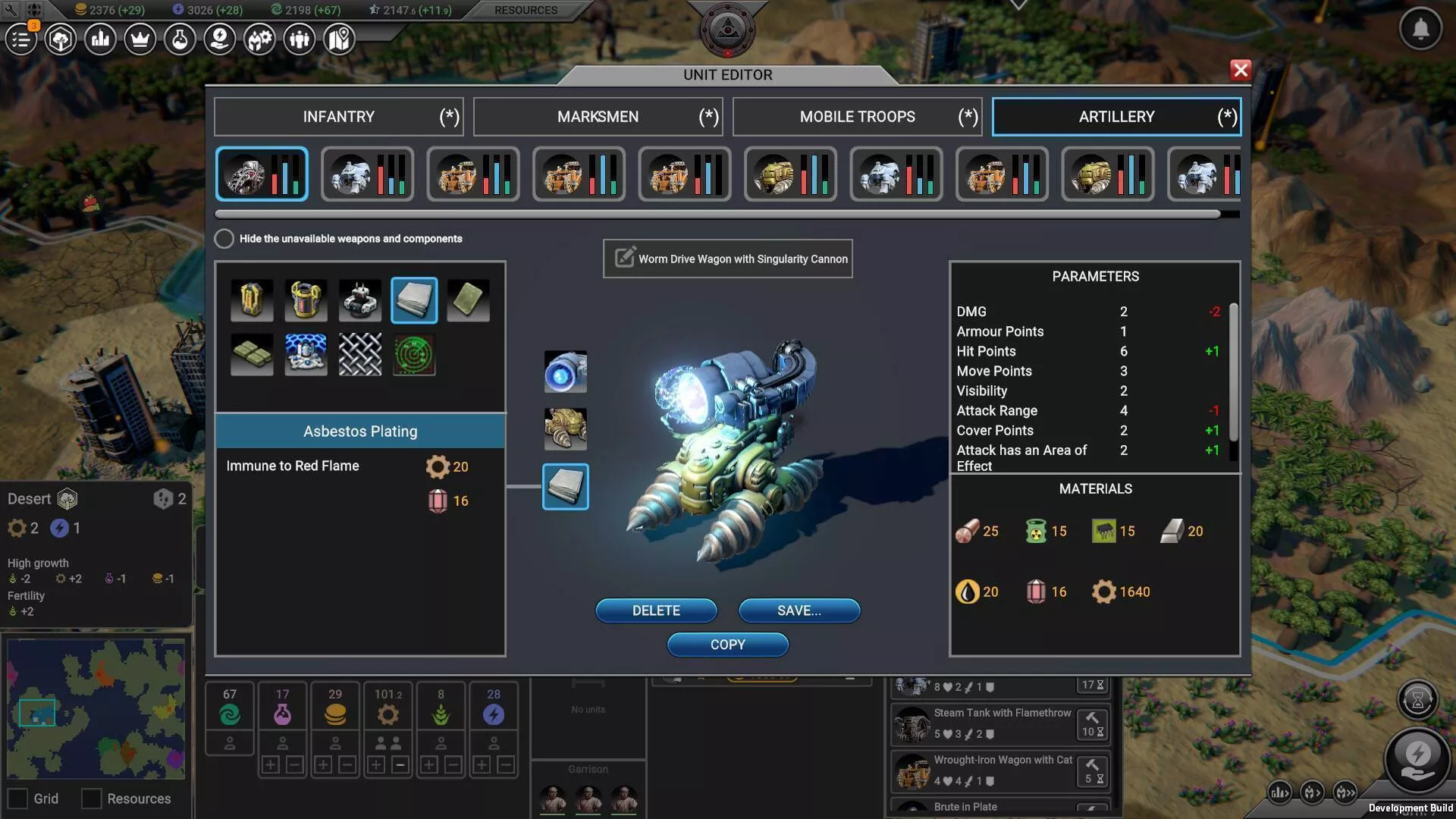Click the world minimap

(96, 709)
